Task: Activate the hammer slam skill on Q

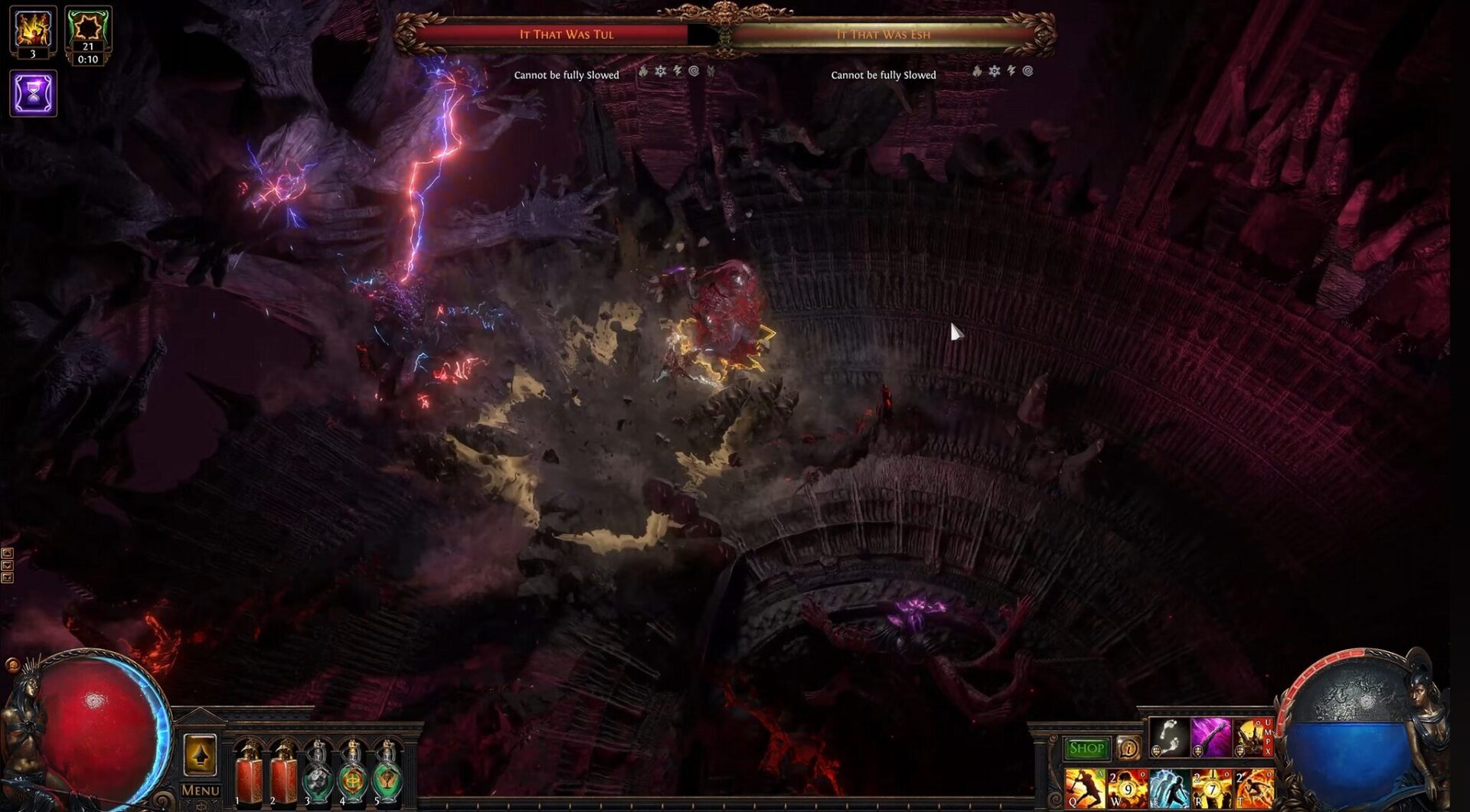Action: (1085, 789)
